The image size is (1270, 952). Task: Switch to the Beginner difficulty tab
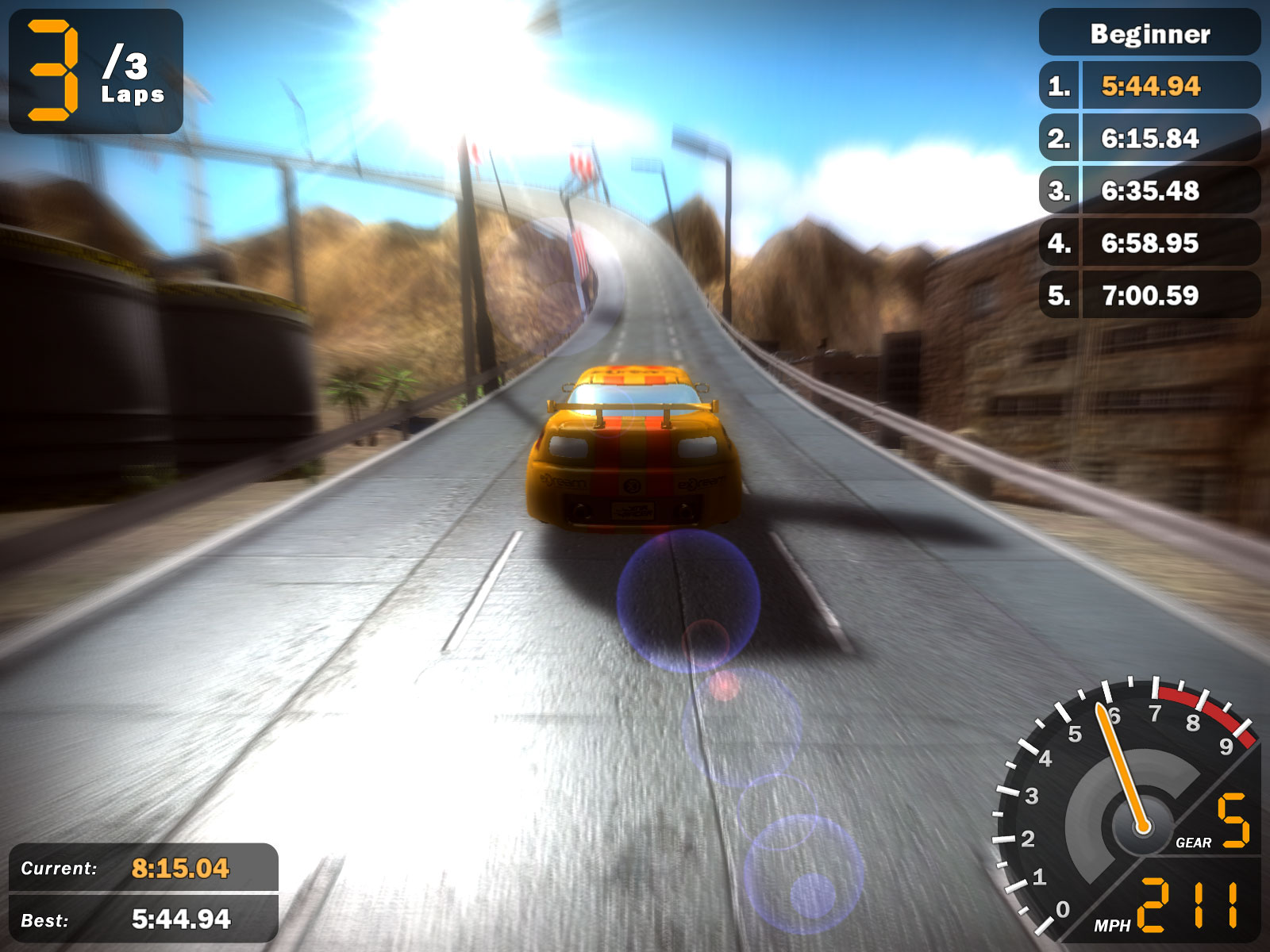click(1149, 35)
